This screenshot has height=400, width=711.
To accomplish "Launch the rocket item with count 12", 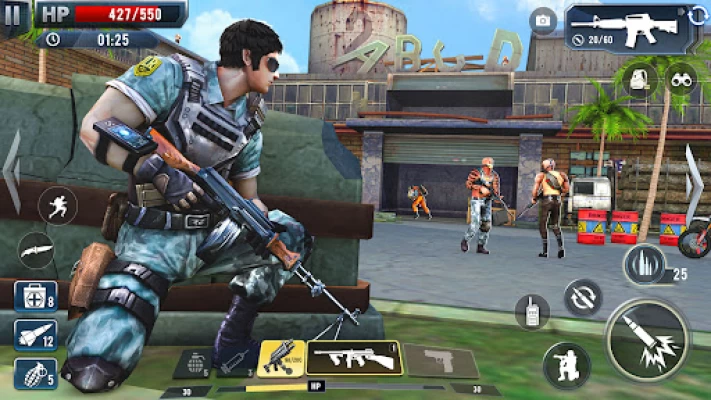I will tap(35, 336).
